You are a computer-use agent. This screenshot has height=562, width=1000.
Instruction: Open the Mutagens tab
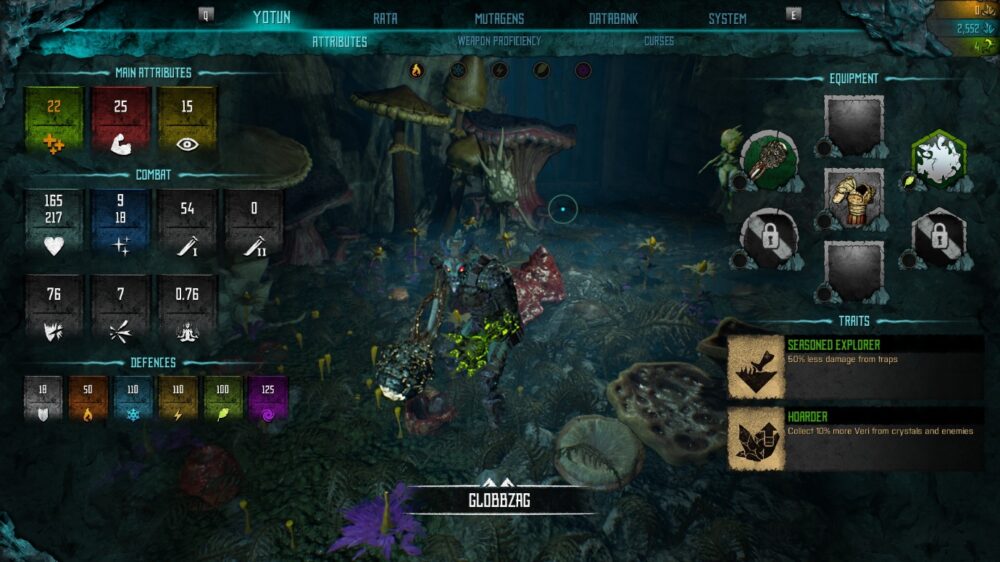(x=499, y=18)
